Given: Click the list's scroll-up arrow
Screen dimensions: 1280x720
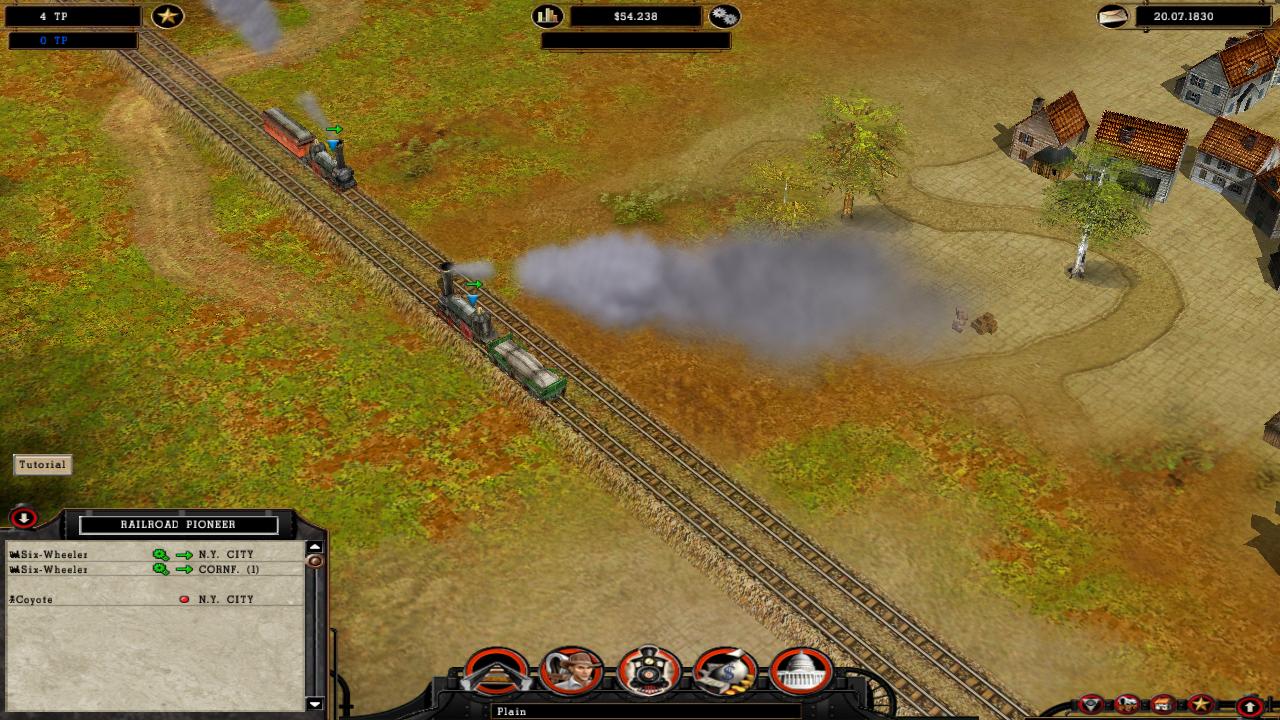Looking at the screenshot, I should 314,547.
